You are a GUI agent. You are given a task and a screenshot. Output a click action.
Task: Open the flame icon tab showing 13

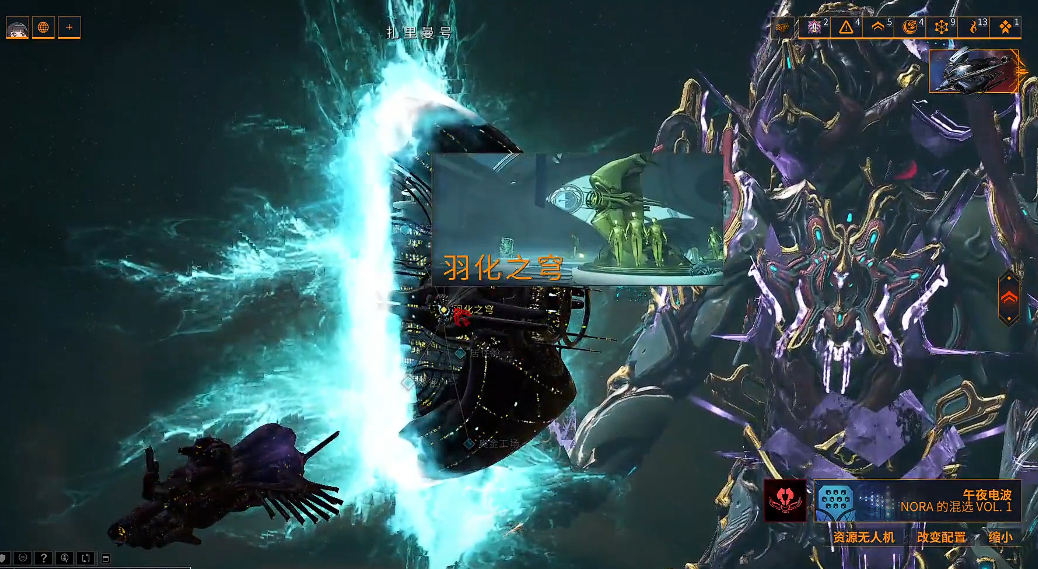[x=974, y=27]
